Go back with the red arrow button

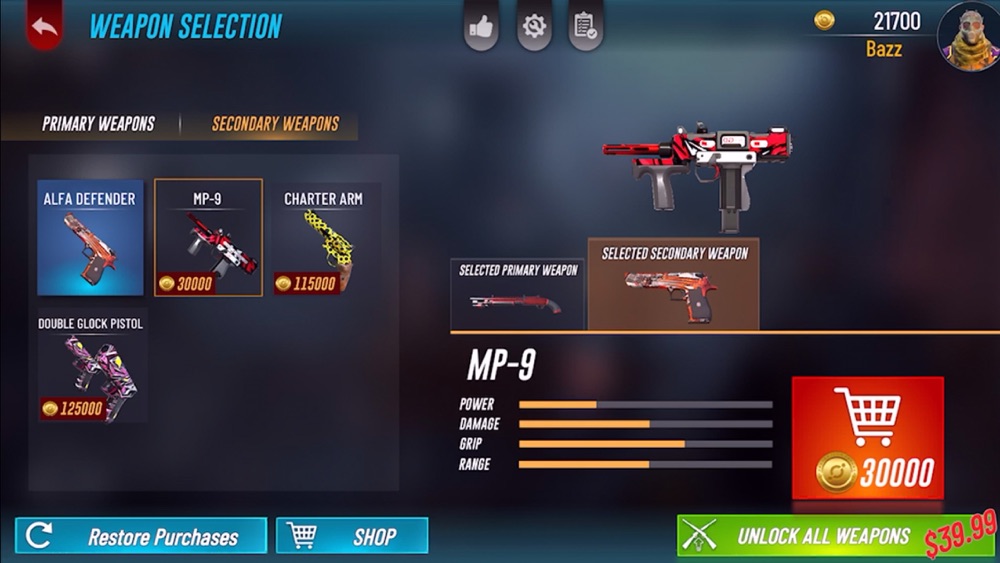click(x=44, y=27)
